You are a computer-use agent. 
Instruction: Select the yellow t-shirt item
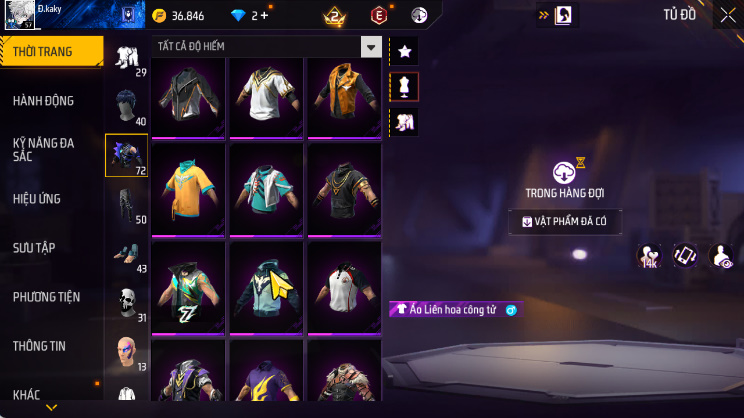coord(188,187)
